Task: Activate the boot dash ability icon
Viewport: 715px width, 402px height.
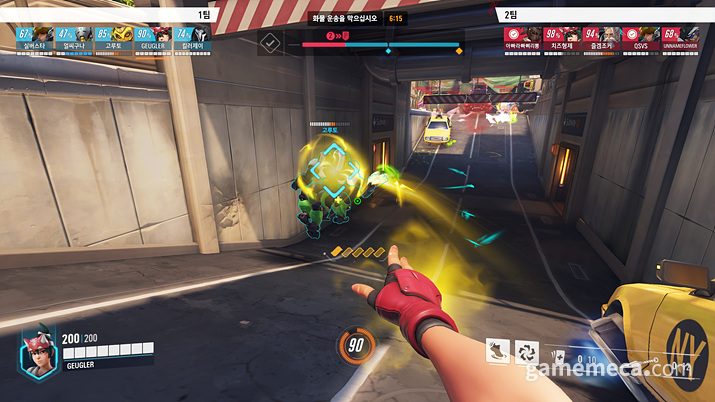Action: point(497,351)
